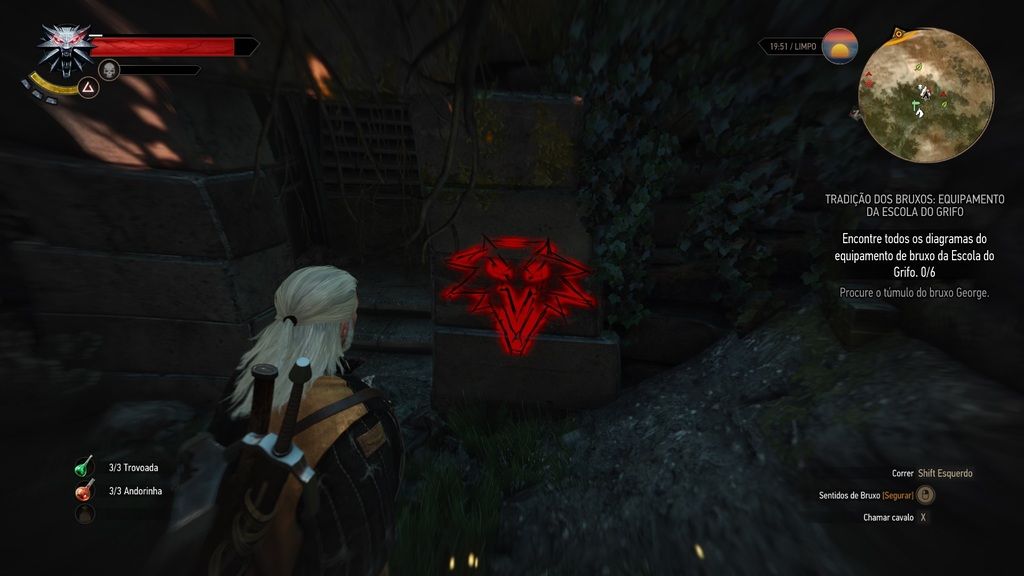Select the active witcher sign triangle icon
Image resolution: width=1024 pixels, height=576 pixels.
point(88,88)
